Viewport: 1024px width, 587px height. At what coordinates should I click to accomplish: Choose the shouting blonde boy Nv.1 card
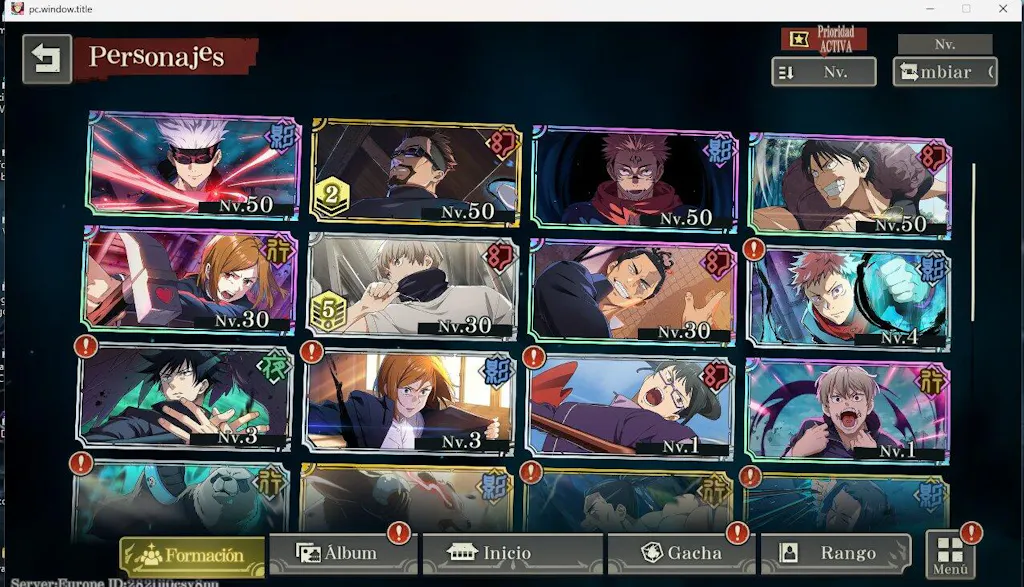[847, 410]
